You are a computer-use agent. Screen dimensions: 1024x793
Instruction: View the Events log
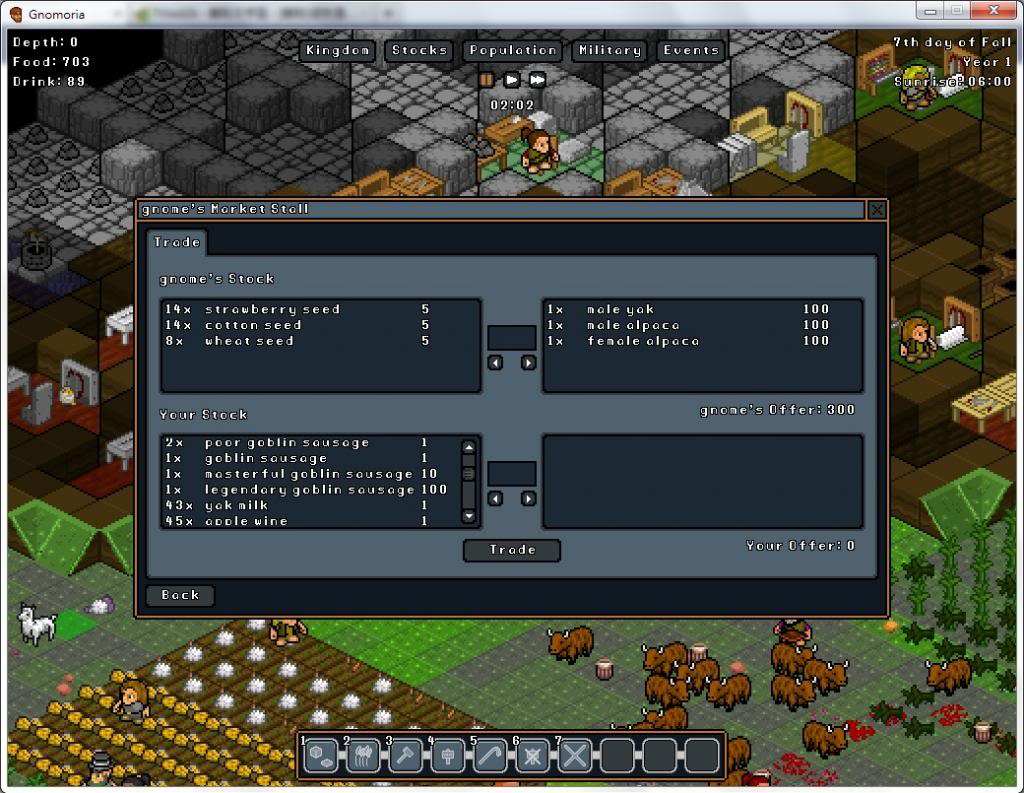point(690,50)
